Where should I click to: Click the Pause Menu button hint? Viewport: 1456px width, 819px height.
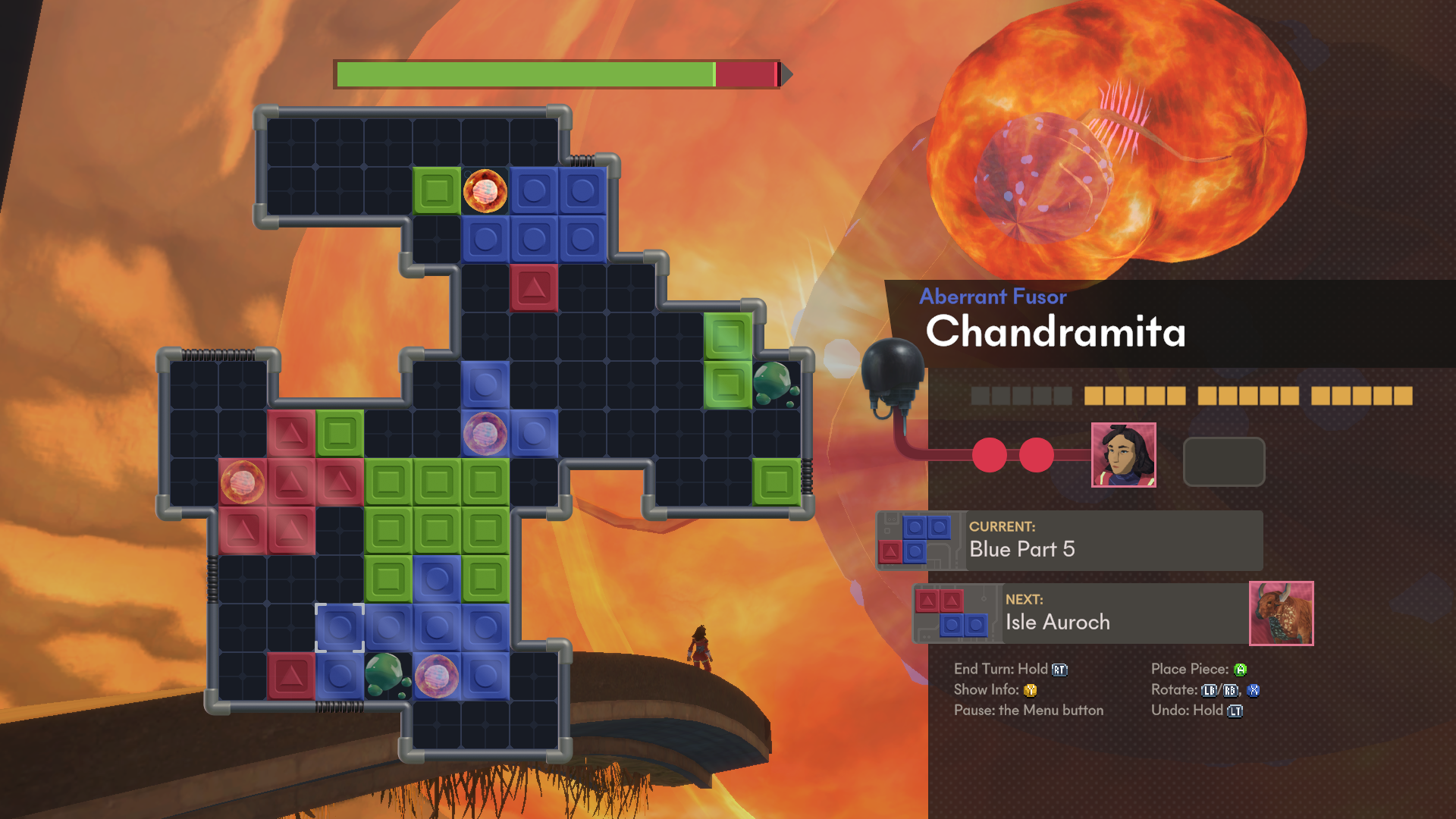click(x=1029, y=711)
